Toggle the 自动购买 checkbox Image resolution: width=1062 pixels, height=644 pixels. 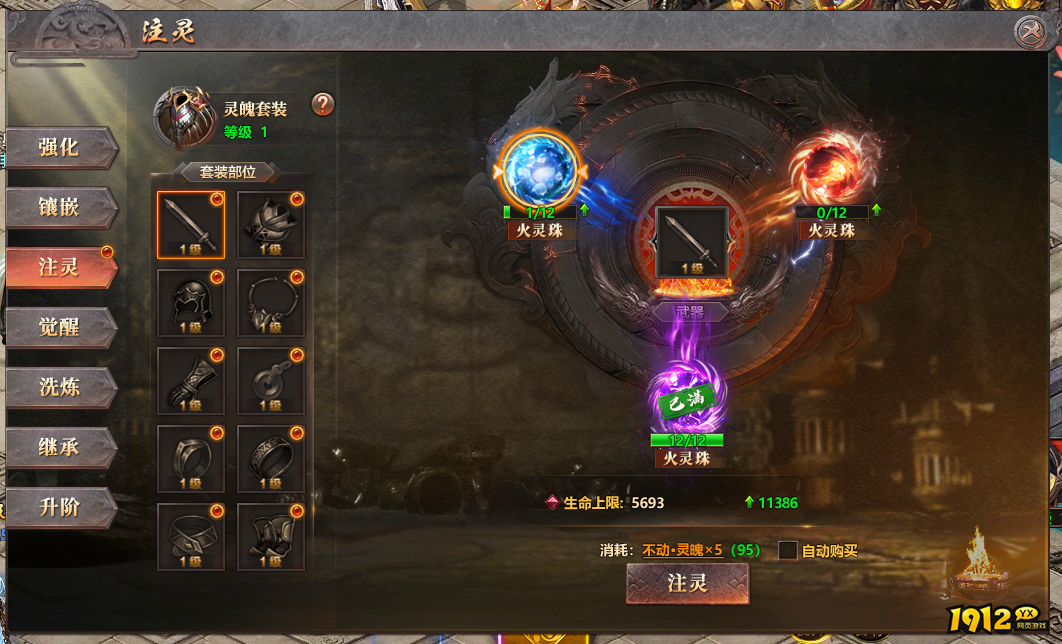click(x=788, y=551)
